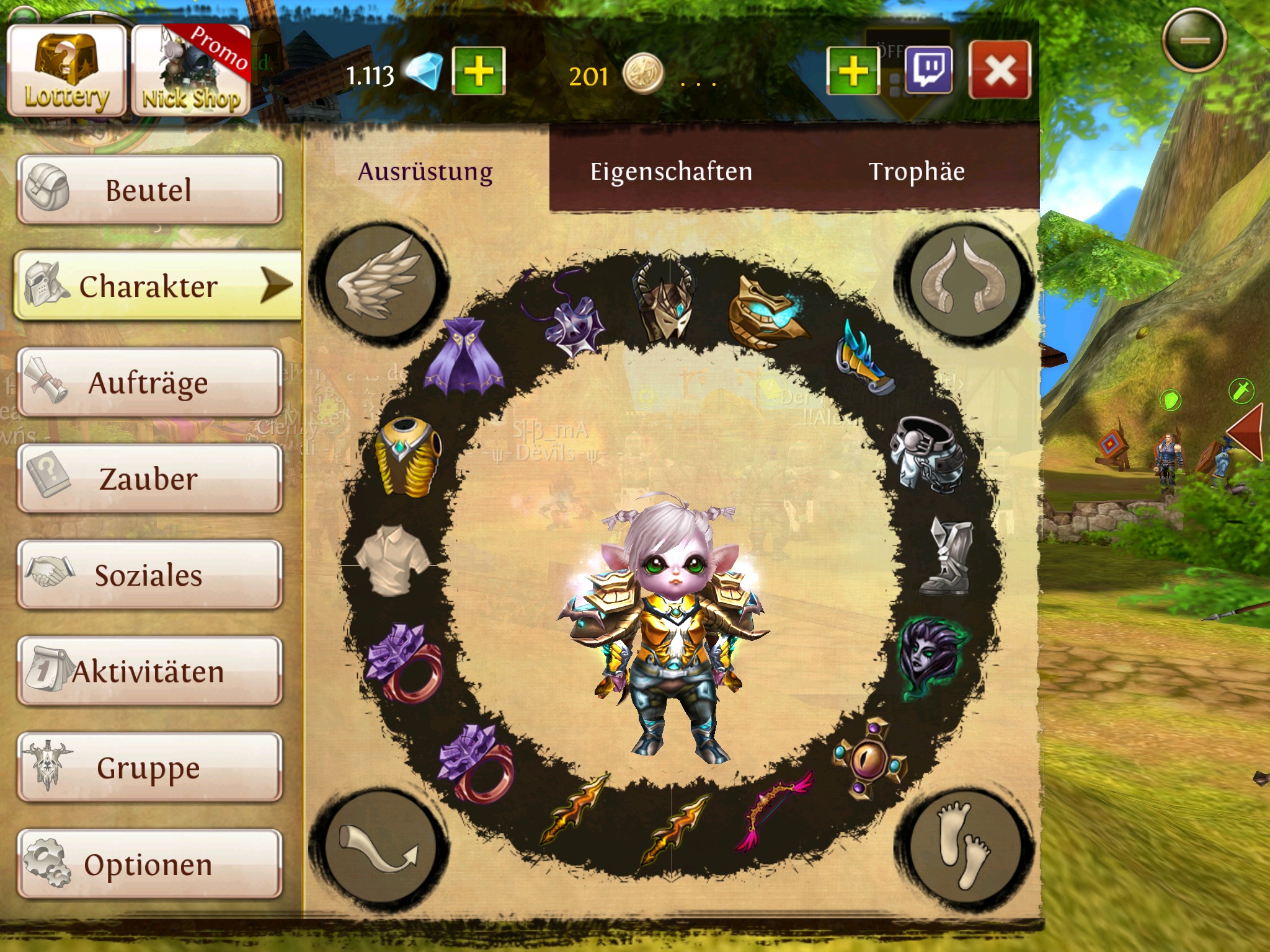Select the wings cosmetic slot
This screenshot has width=1270, height=952.
coord(380,281)
